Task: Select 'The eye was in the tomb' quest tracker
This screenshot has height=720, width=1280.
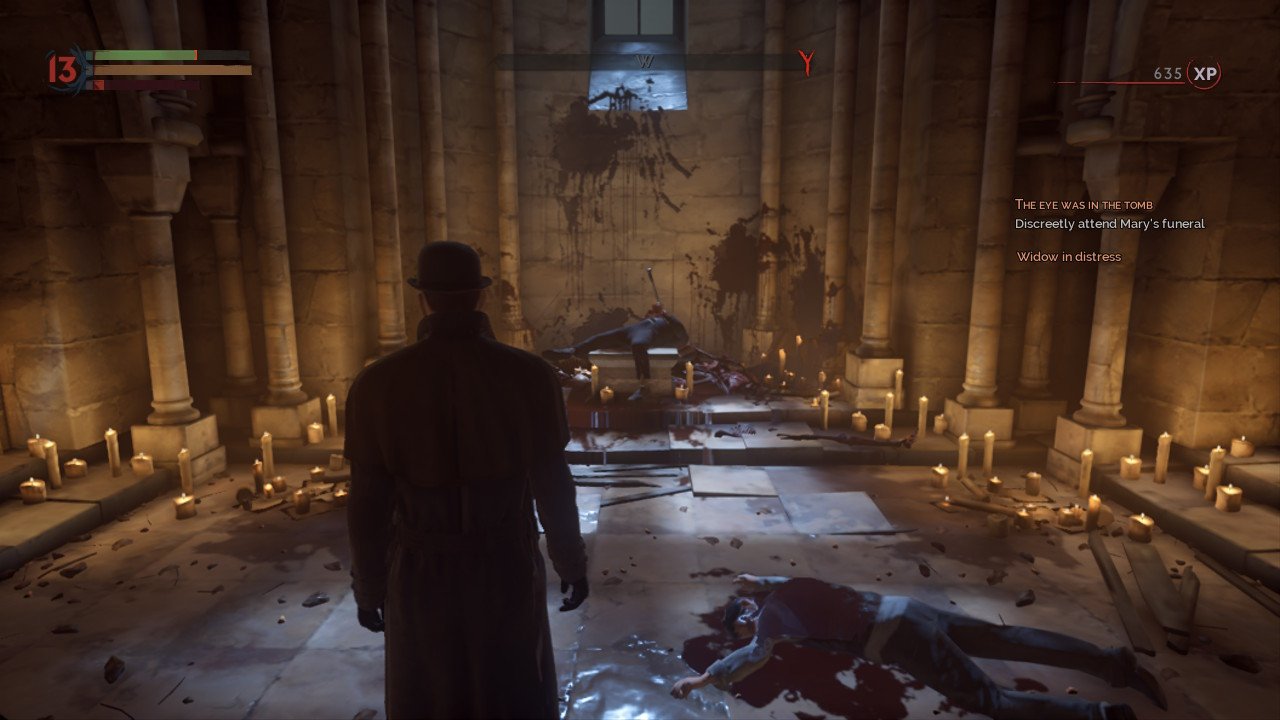Action: click(x=1083, y=205)
